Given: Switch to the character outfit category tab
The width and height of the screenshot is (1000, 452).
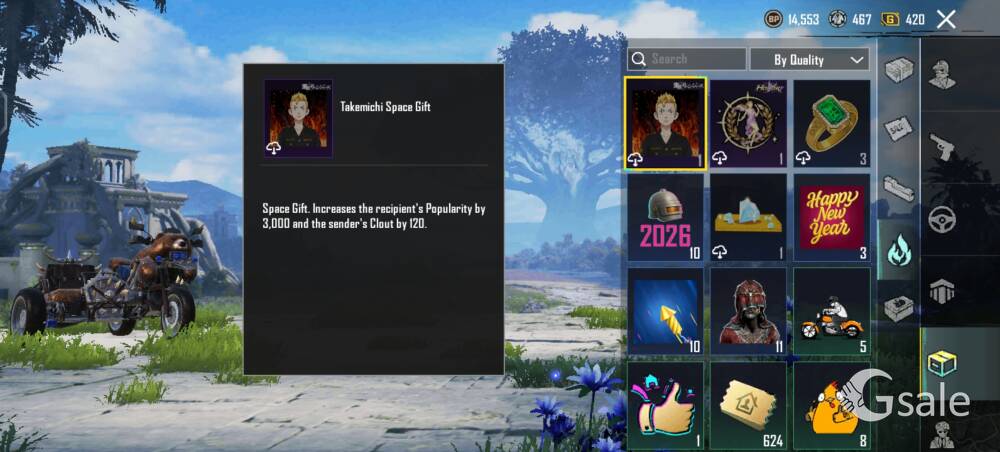Looking at the screenshot, I should click(942, 74).
